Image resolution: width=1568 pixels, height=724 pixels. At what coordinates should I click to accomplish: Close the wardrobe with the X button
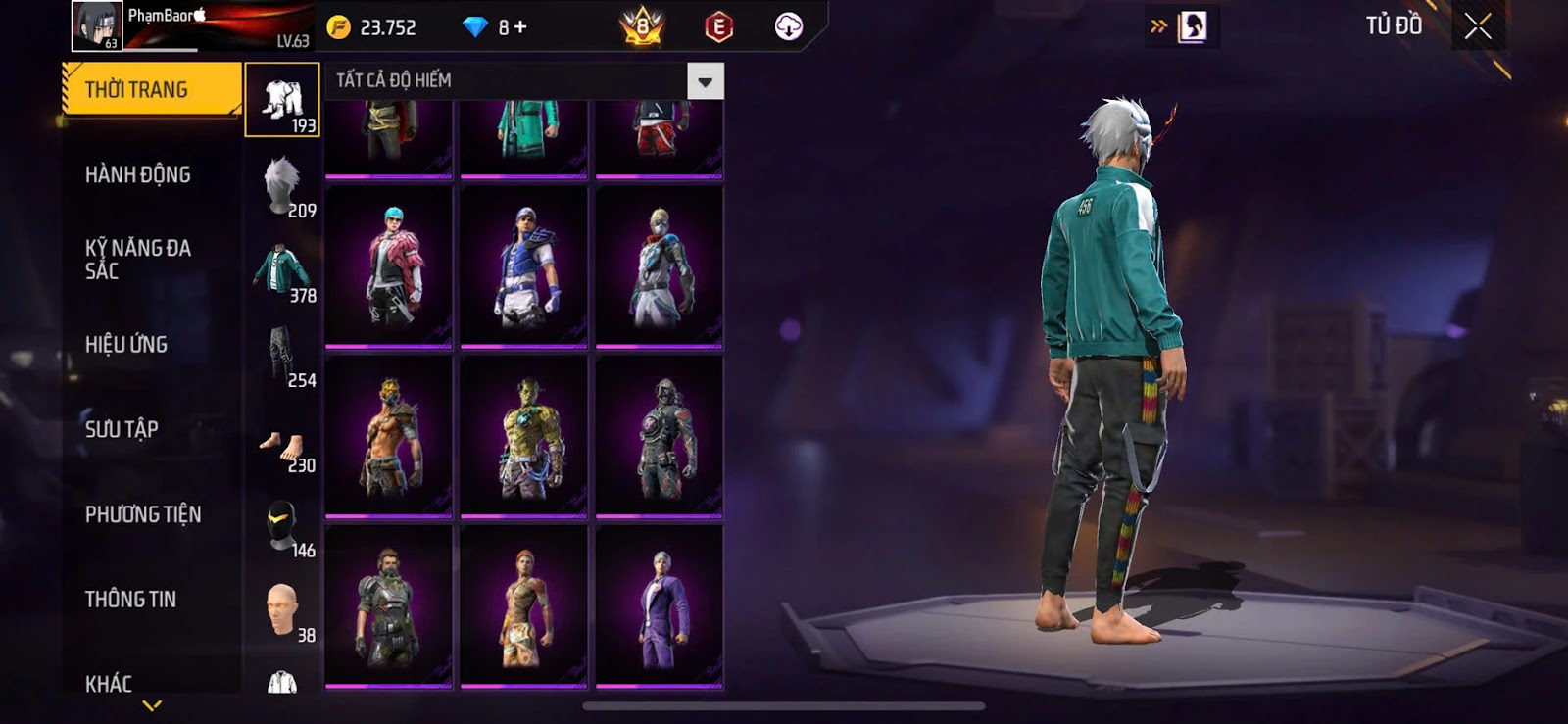coord(1478,26)
